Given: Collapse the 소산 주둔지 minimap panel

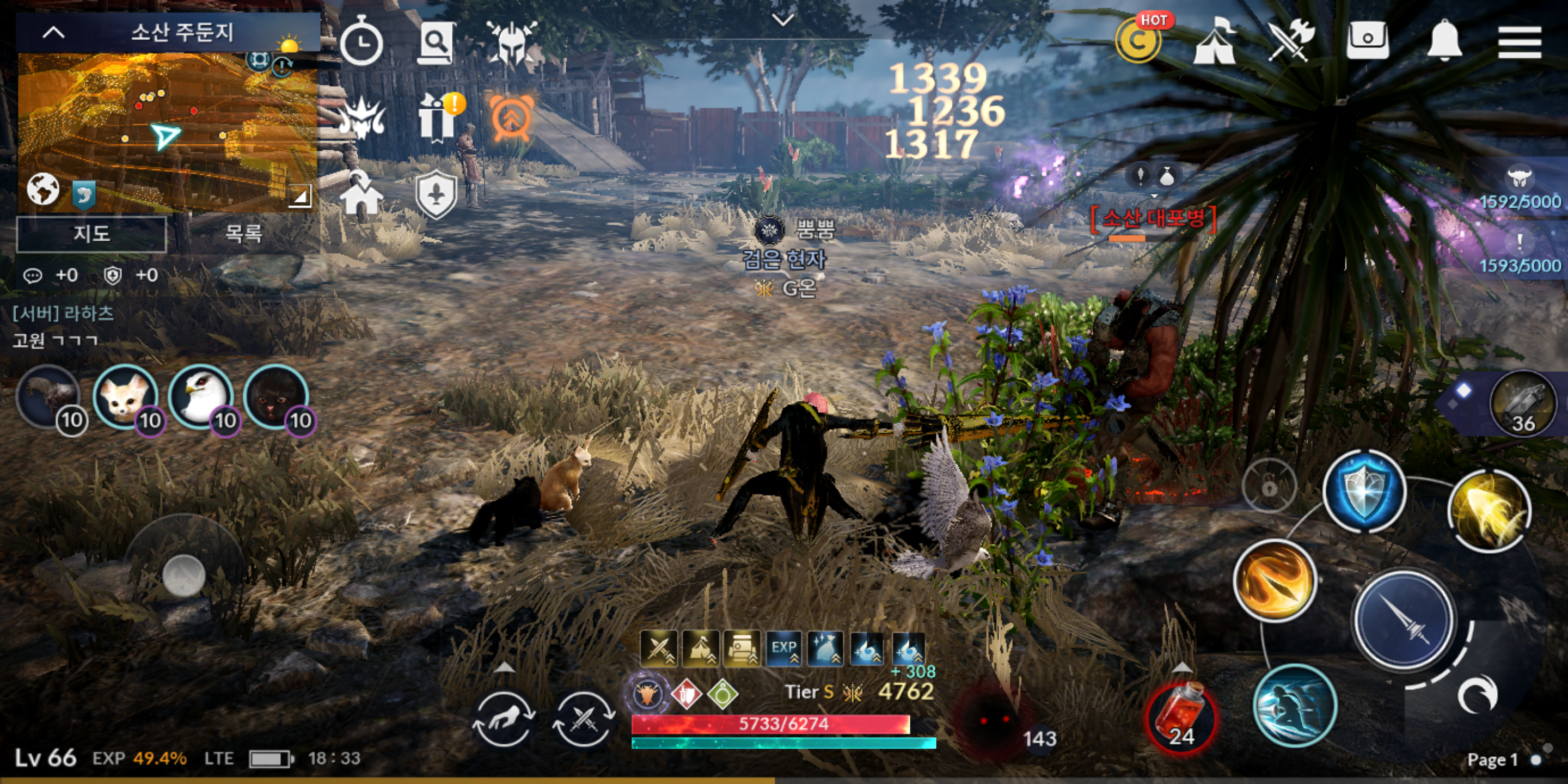Looking at the screenshot, I should click(53, 33).
